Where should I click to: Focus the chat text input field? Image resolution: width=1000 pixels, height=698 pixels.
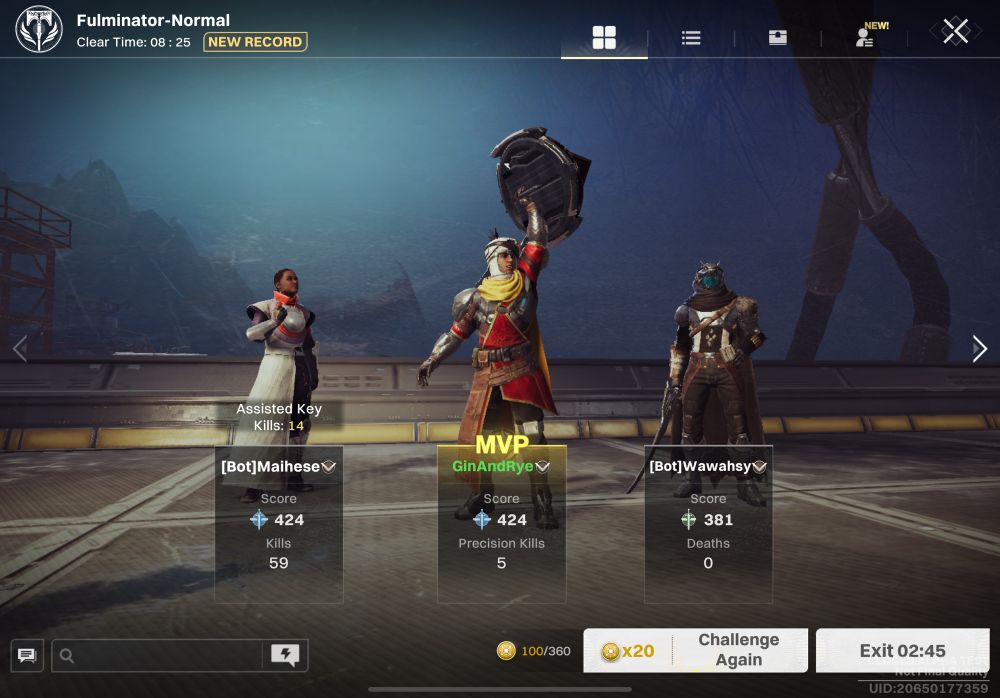(x=160, y=656)
